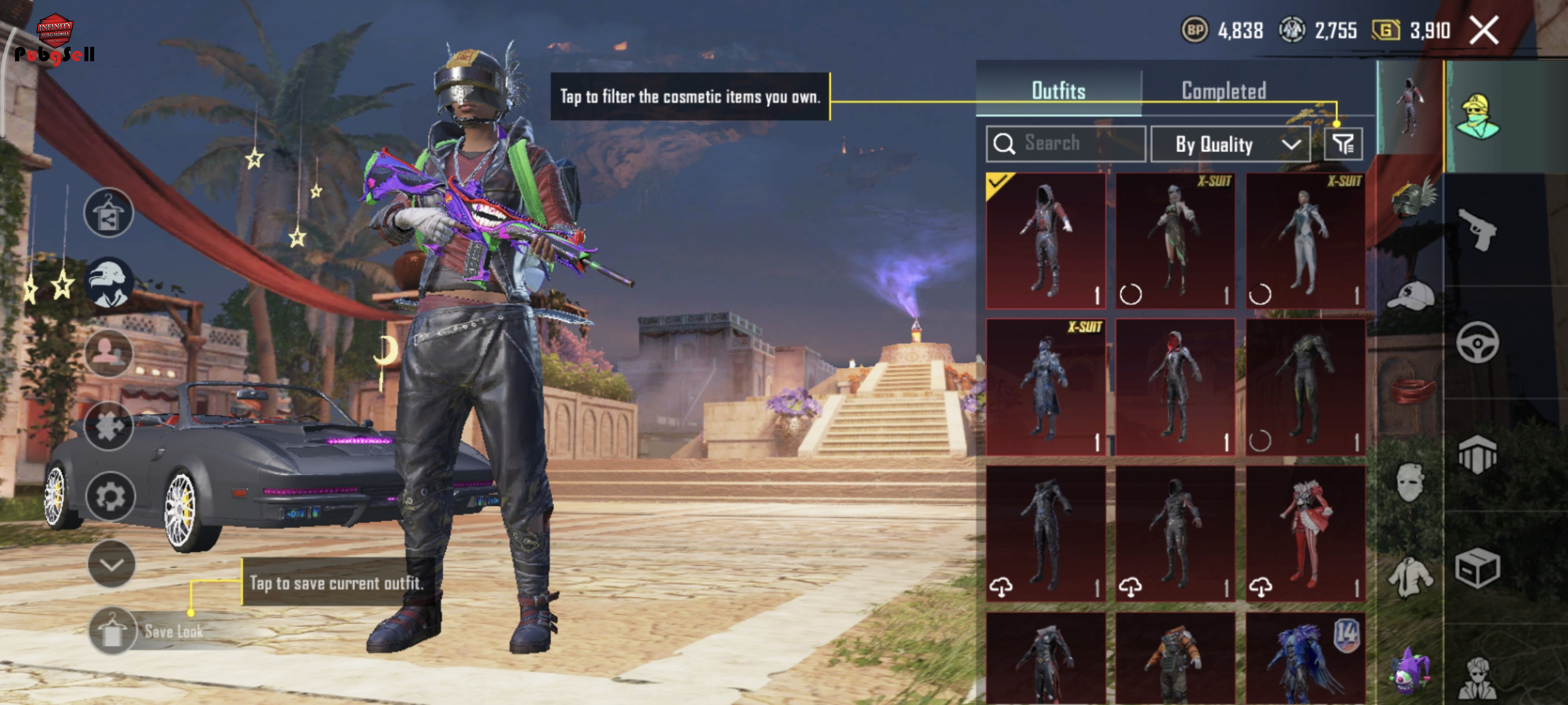Open the share outfit hanger icon
Image resolution: width=1568 pixels, height=705 pixels.
coord(108,212)
